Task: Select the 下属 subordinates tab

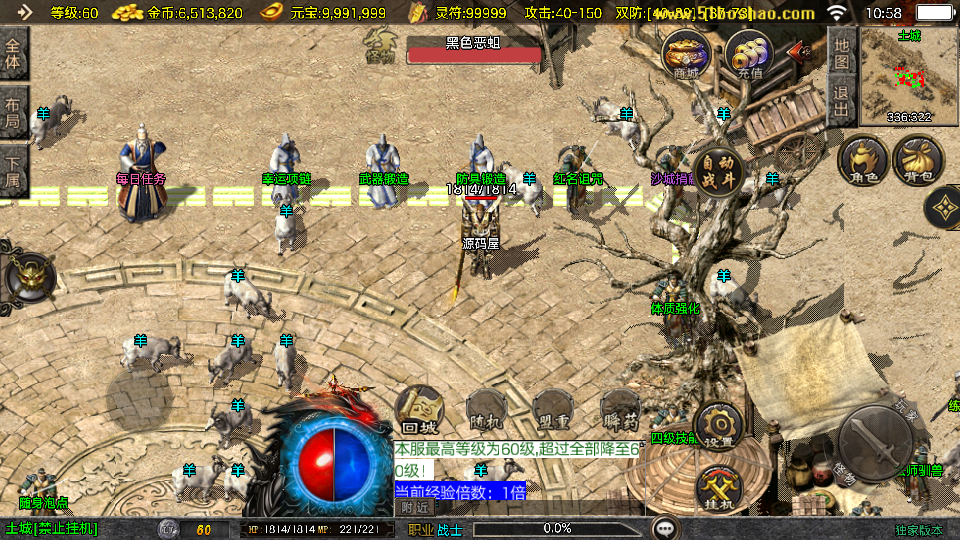Action: click(14, 168)
